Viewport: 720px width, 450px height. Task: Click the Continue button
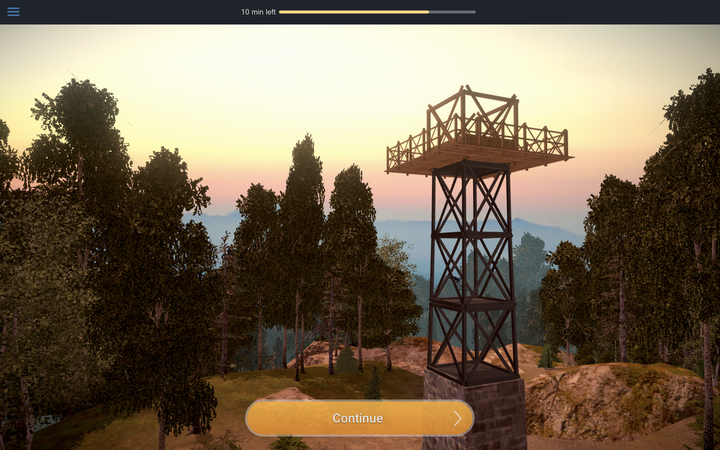tap(359, 418)
